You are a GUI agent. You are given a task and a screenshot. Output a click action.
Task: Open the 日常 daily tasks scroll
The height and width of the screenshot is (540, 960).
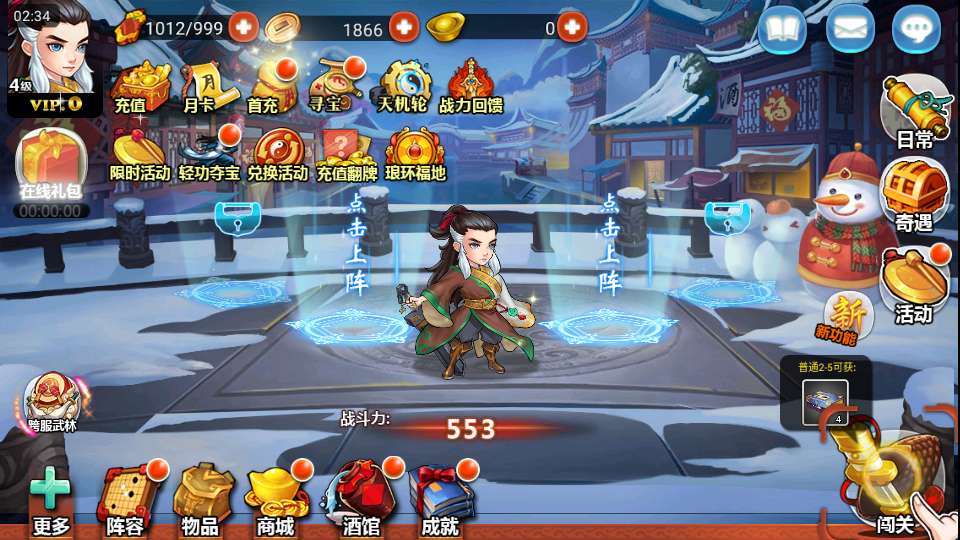tap(913, 111)
